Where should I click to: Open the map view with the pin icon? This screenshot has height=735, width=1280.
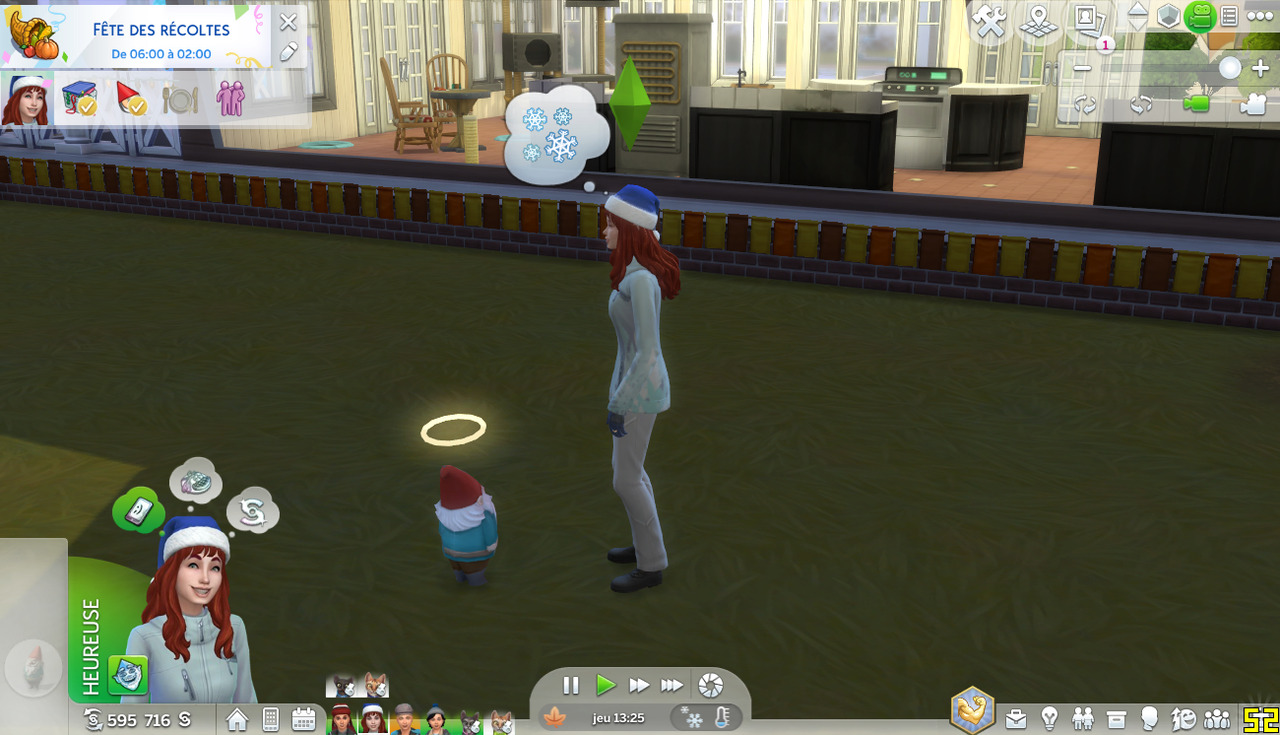click(1039, 22)
